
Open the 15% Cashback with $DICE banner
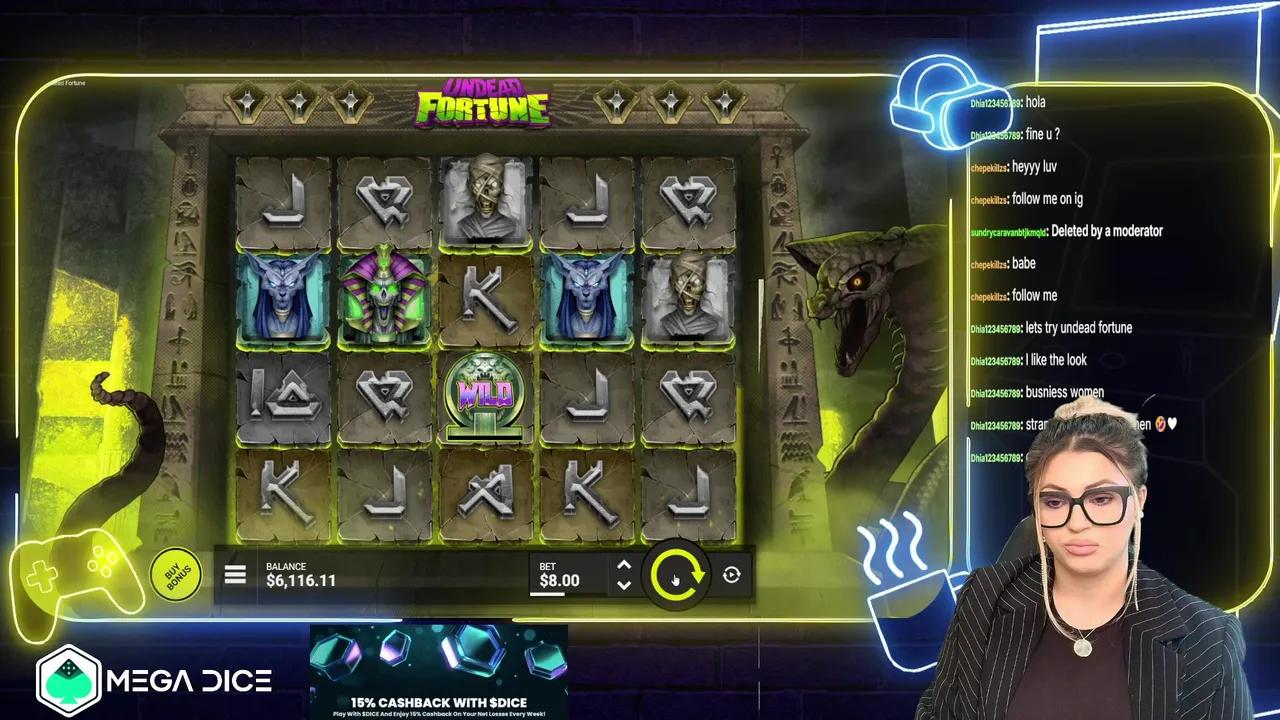[438, 672]
